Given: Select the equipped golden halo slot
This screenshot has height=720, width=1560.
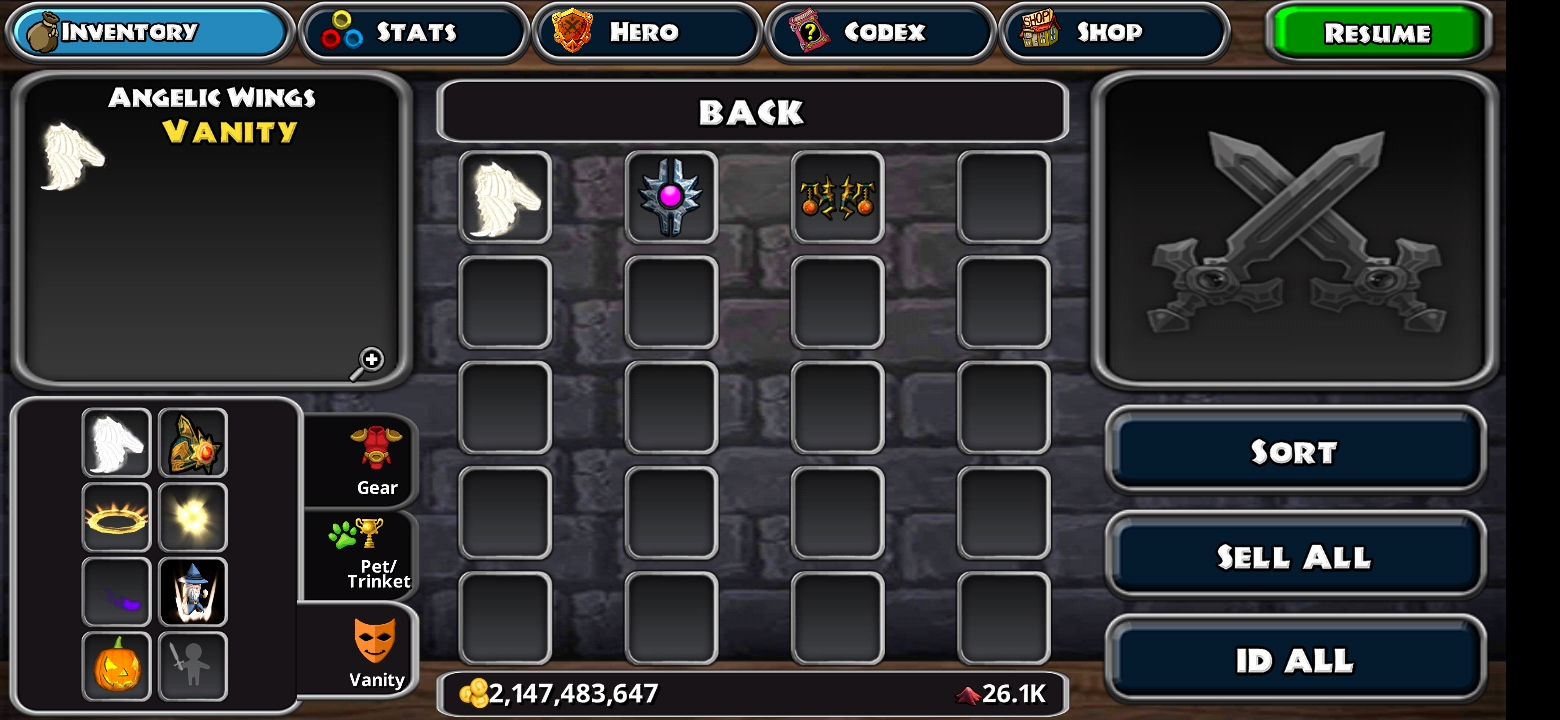Looking at the screenshot, I should tap(117, 518).
